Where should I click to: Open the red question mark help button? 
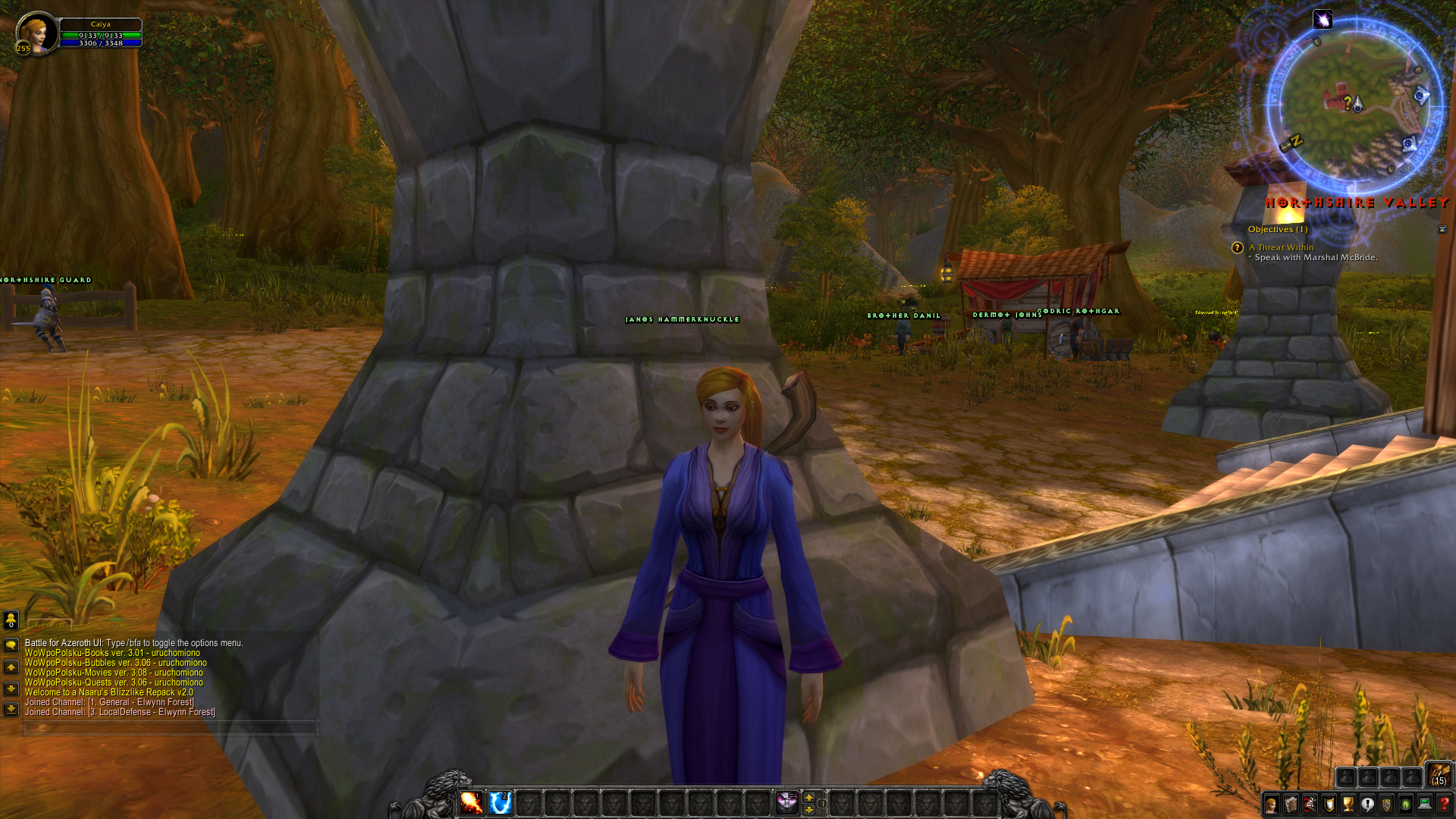pyautogui.click(x=1444, y=805)
